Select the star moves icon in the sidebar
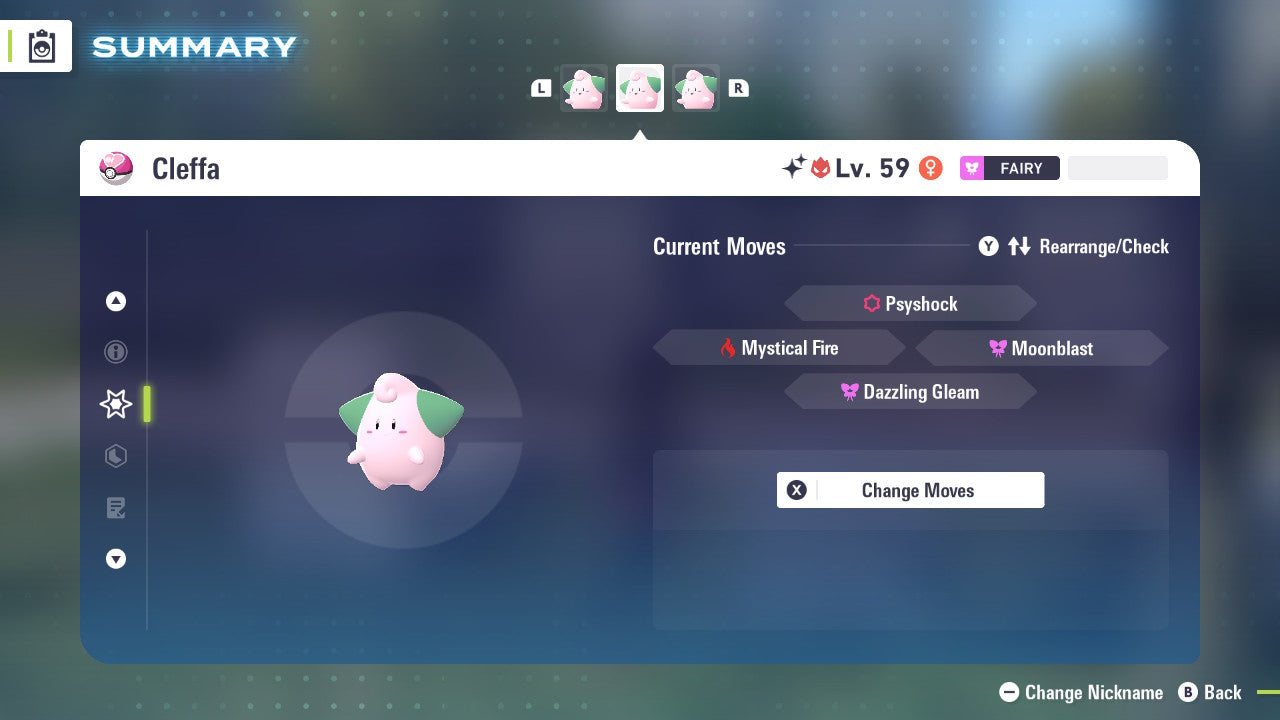This screenshot has height=720, width=1280. (x=115, y=404)
